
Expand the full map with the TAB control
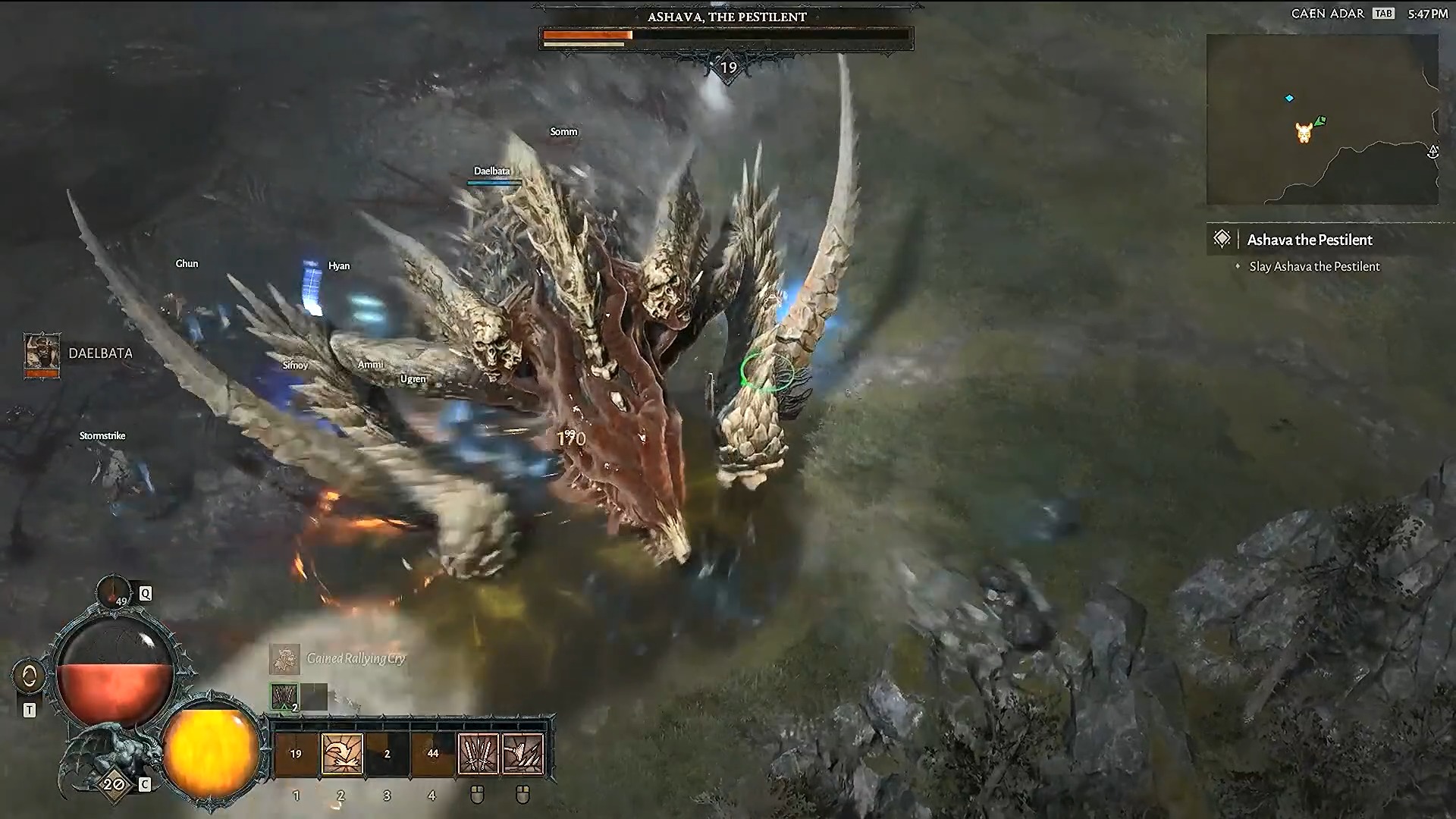coord(1382,13)
